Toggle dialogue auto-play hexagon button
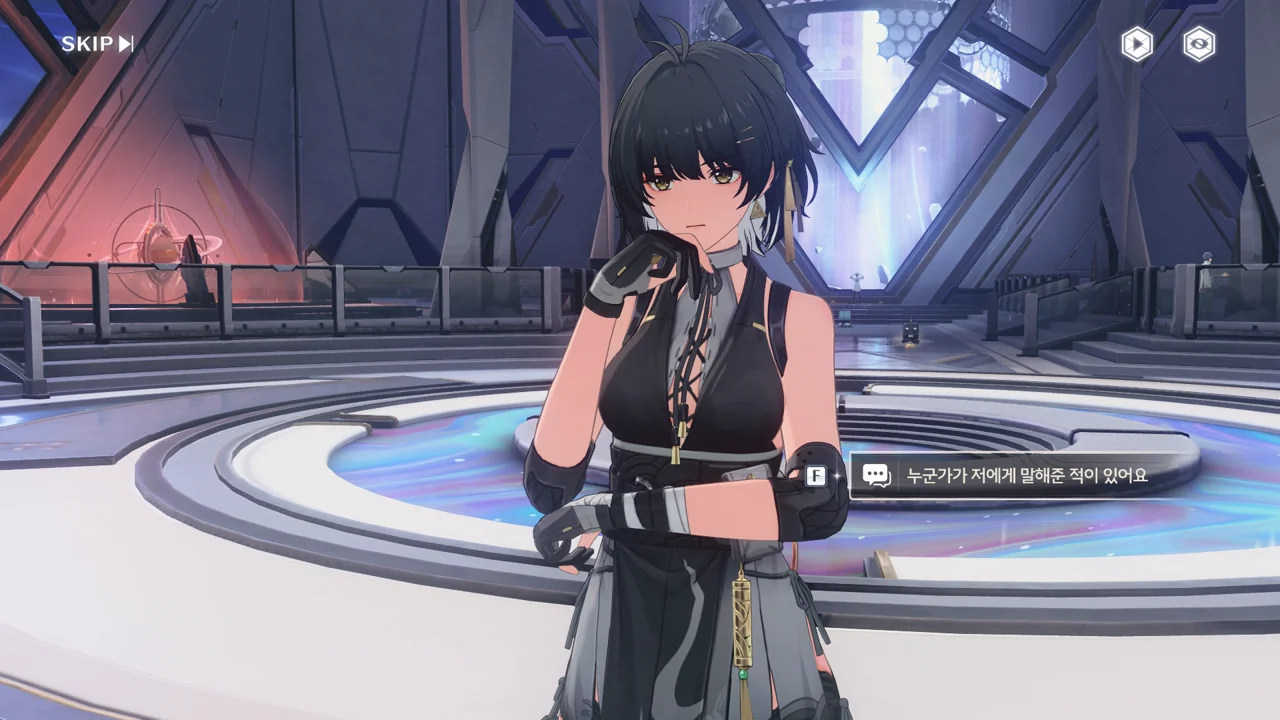The height and width of the screenshot is (720, 1280). (x=1136, y=44)
